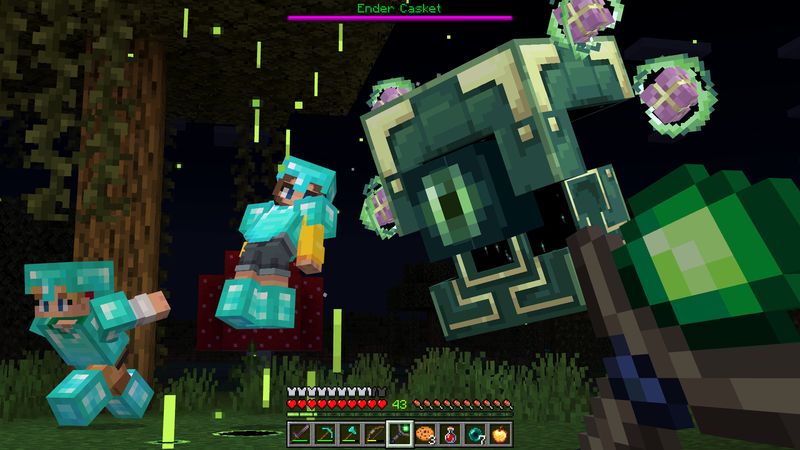Select the red potion hotbar slot
The height and width of the screenshot is (450, 800).
[x=450, y=434]
